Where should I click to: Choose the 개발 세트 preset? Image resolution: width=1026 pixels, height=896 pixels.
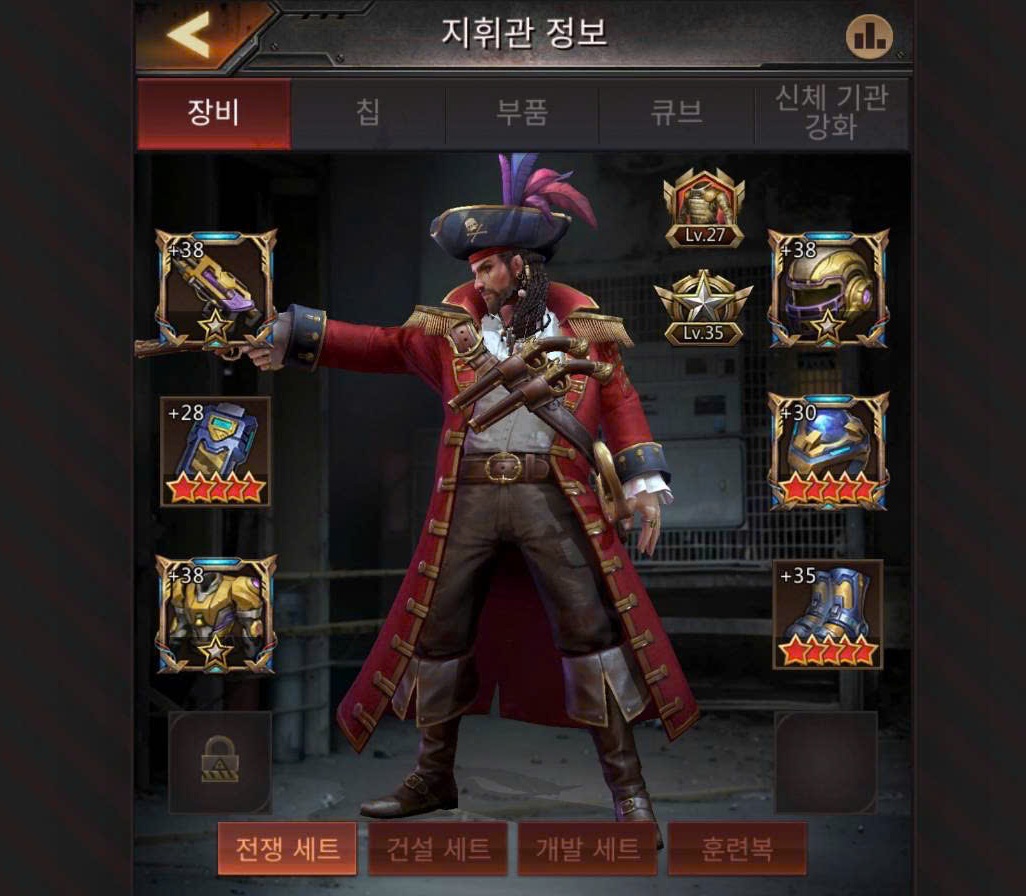(587, 849)
